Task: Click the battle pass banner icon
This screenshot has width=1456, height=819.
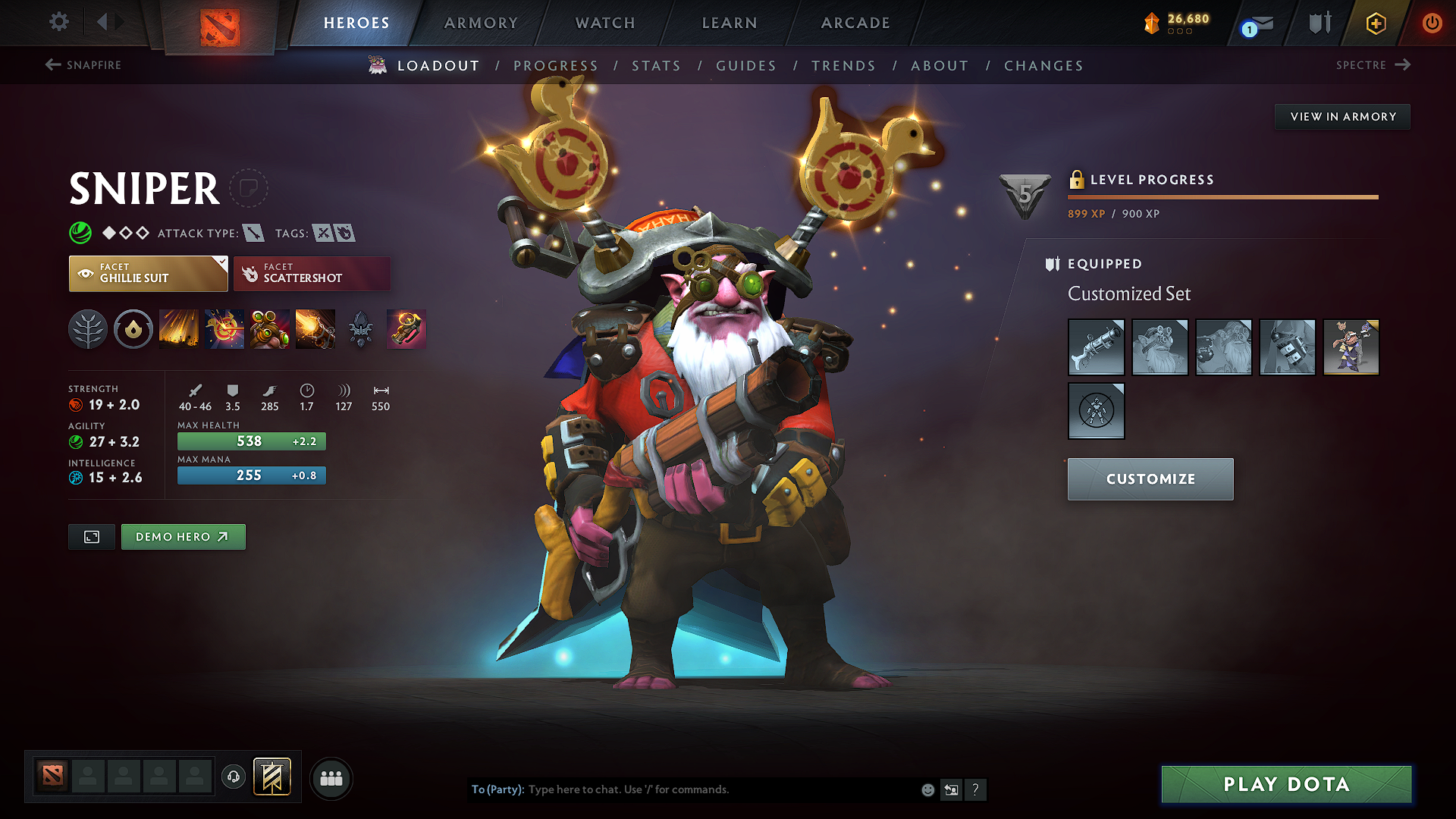Action: (x=272, y=778)
